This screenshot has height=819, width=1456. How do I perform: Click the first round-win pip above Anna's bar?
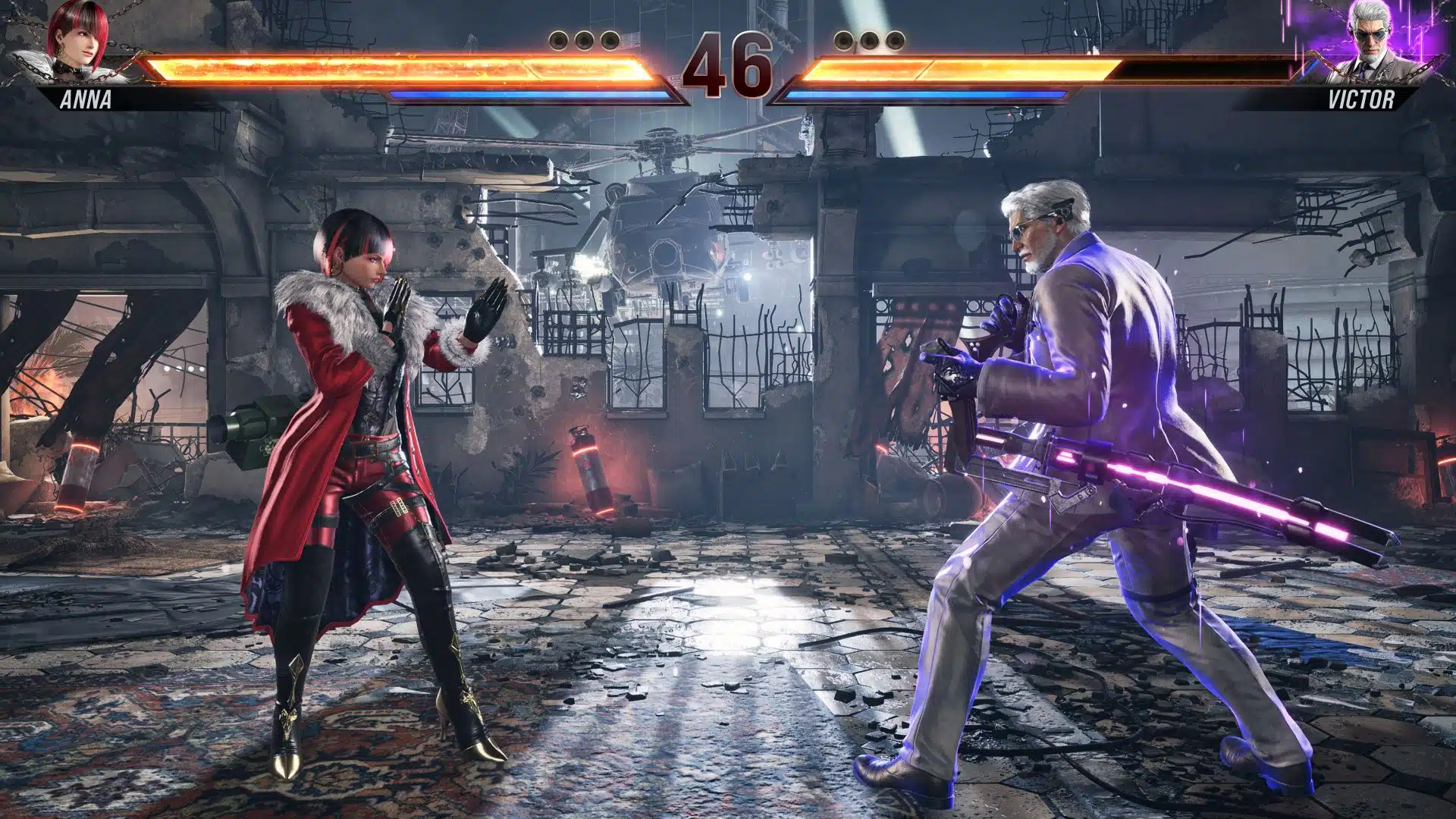click(558, 41)
